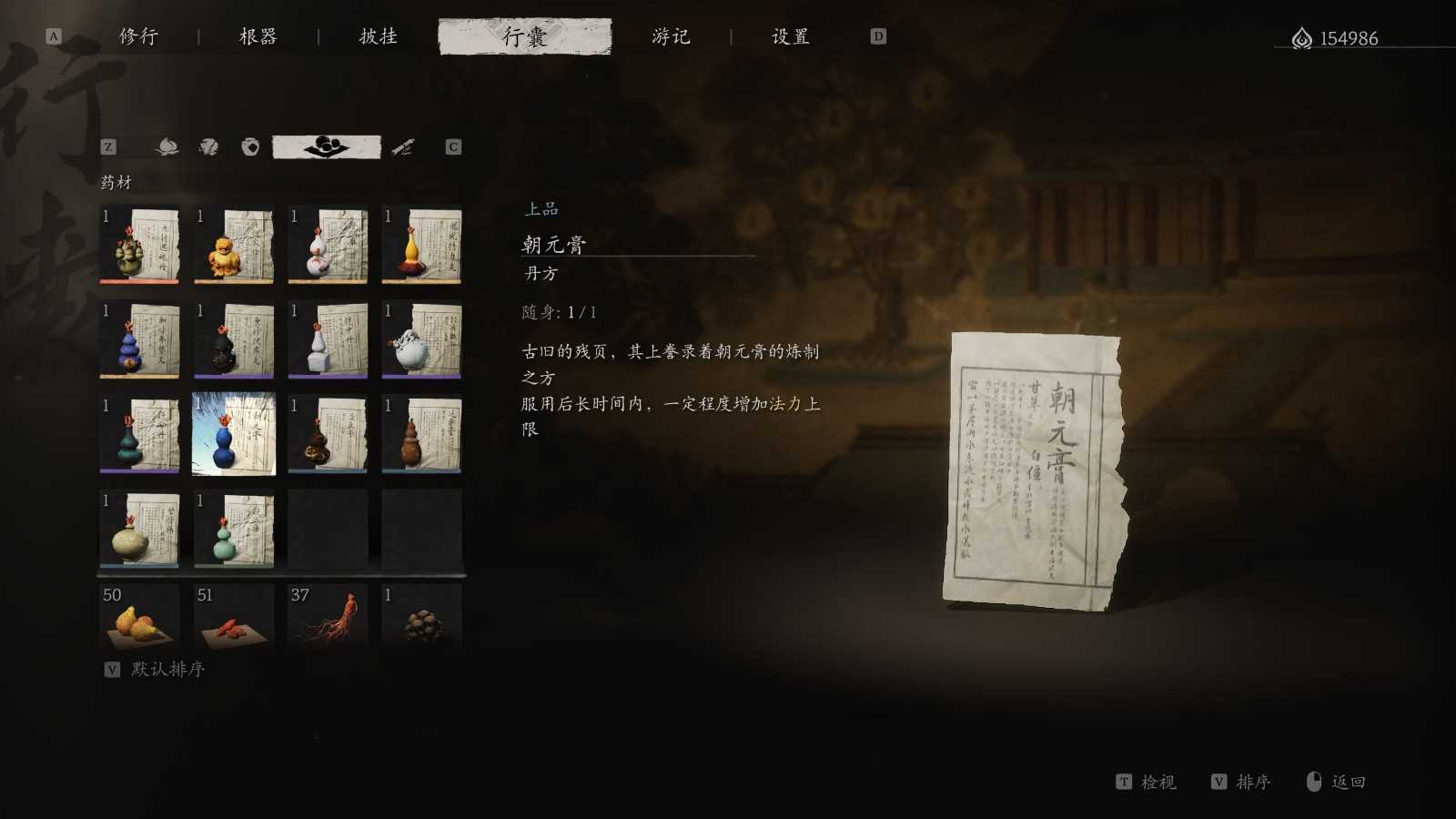Select the highlighted 朝元膏 recipe thumbnail

click(234, 434)
